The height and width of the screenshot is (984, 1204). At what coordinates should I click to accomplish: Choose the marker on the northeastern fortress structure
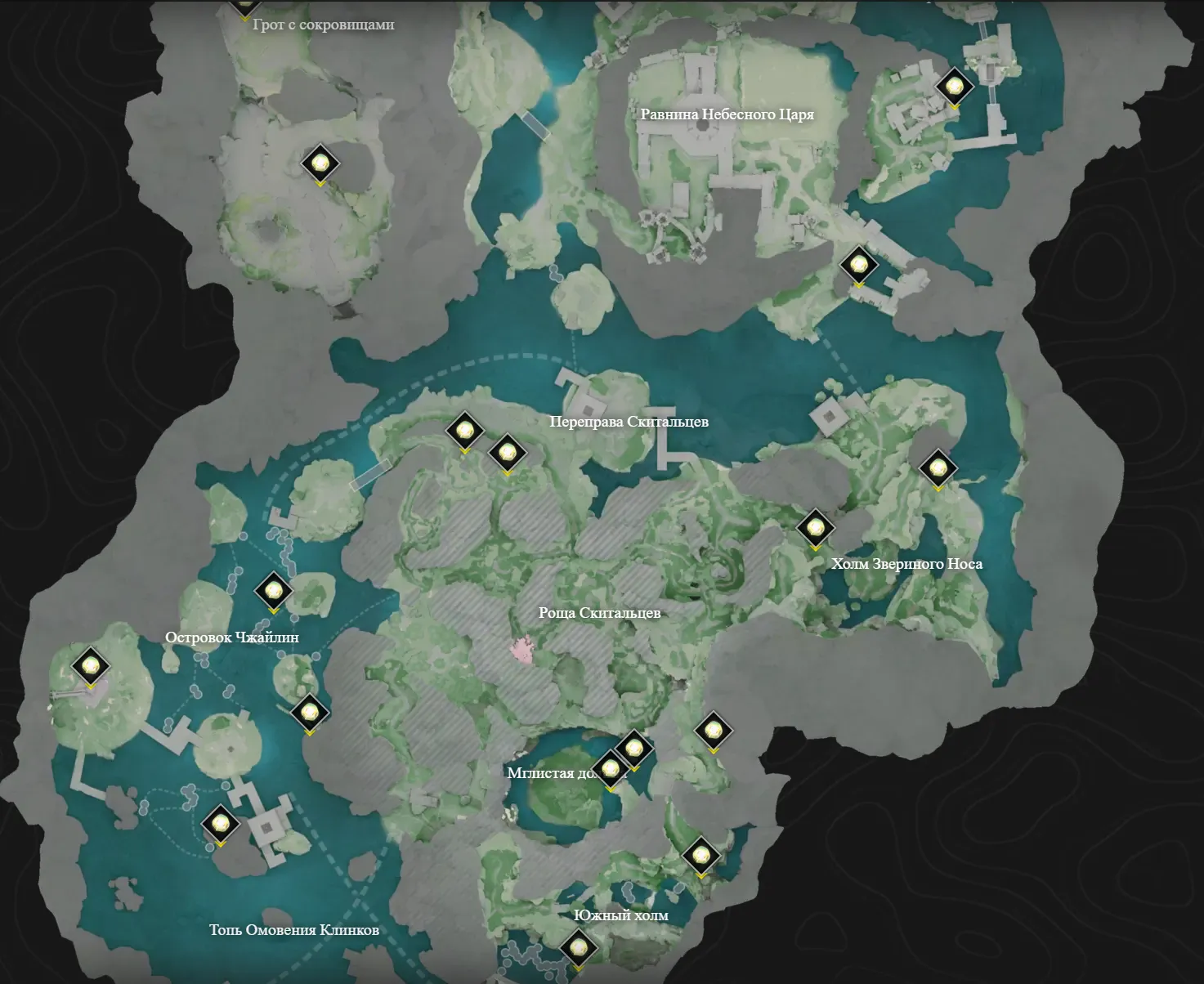[x=954, y=86]
